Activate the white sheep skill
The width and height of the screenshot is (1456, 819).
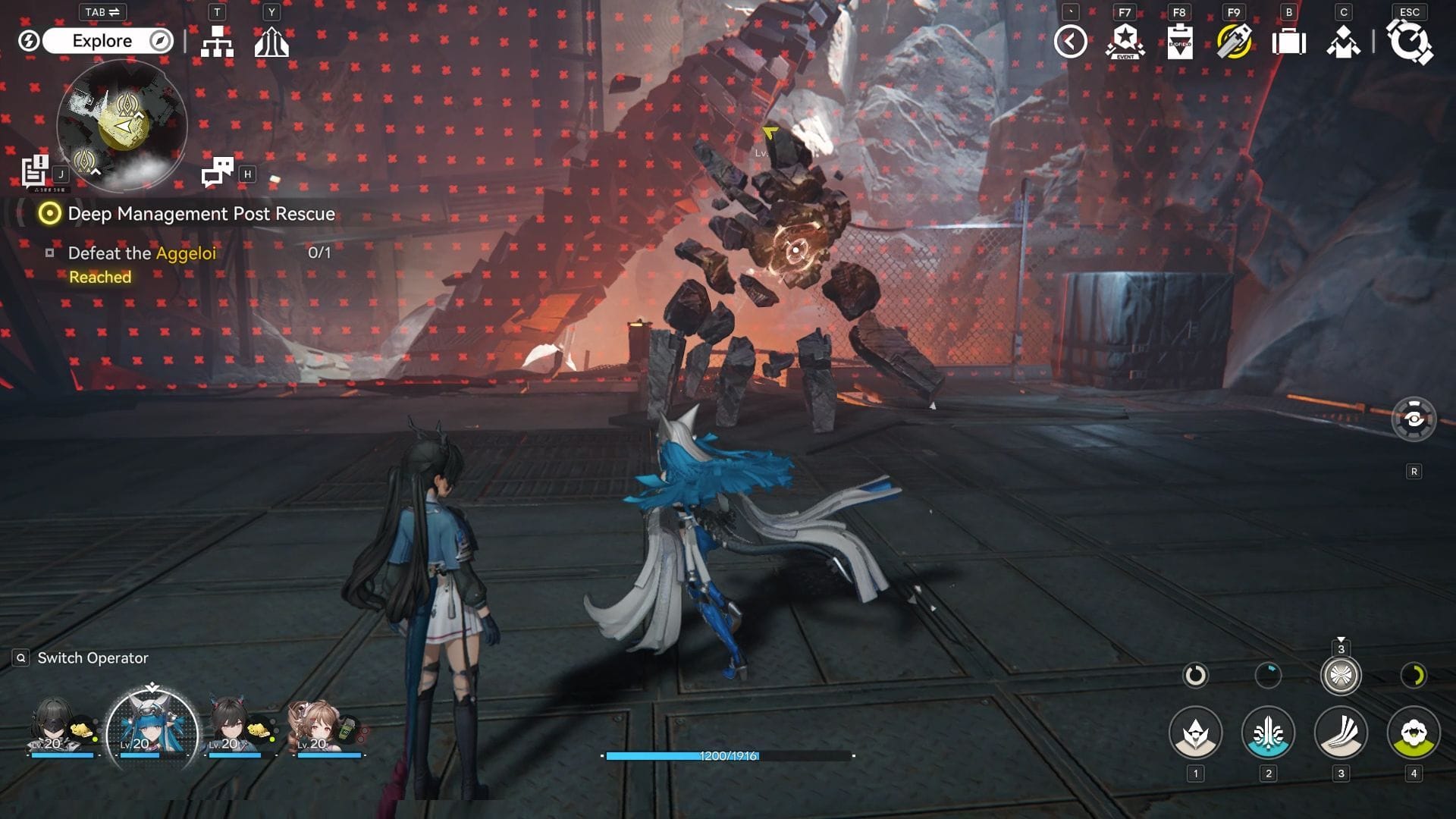point(1414,733)
